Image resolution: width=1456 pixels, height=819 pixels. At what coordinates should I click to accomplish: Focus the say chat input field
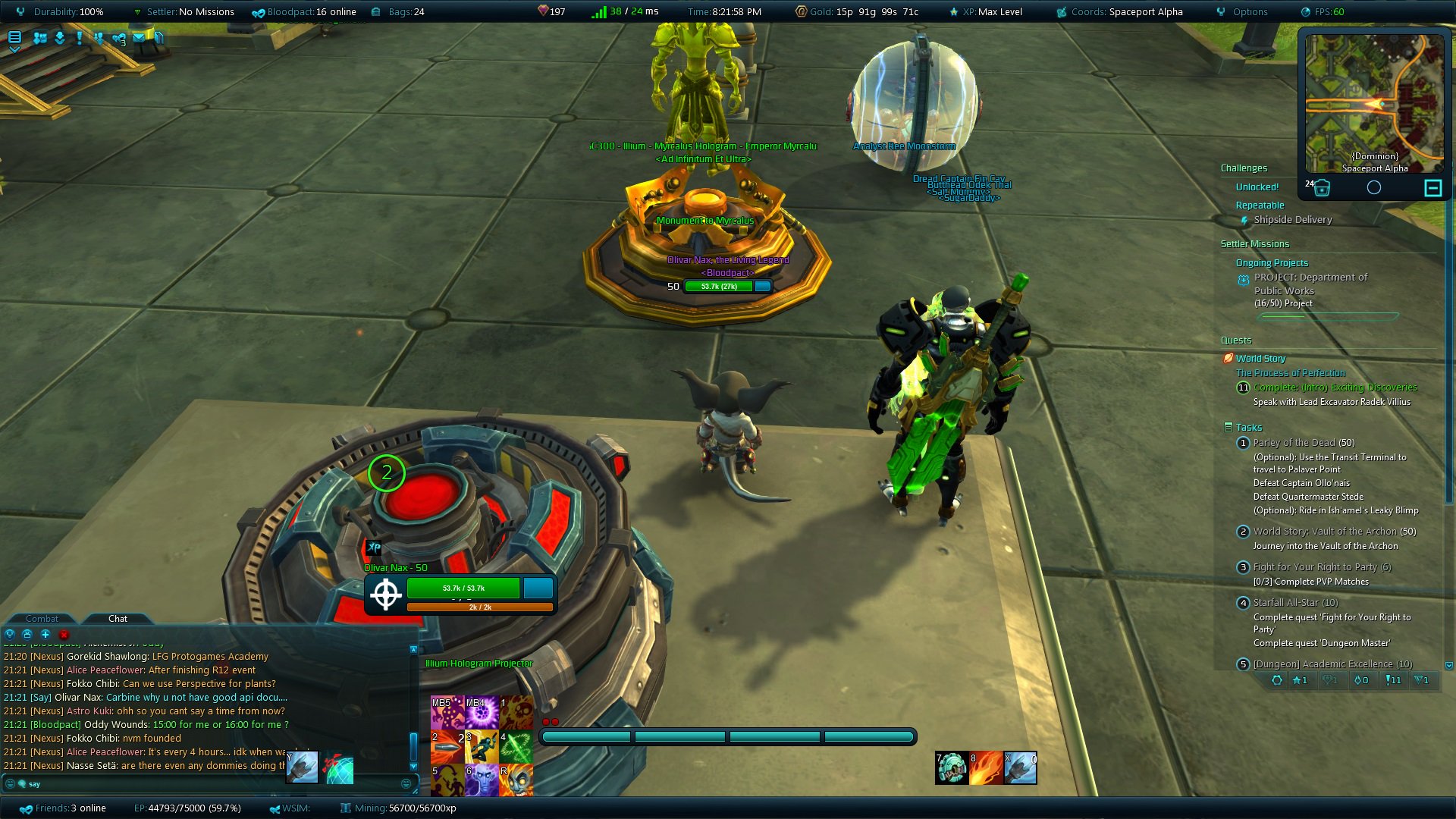coord(212,784)
